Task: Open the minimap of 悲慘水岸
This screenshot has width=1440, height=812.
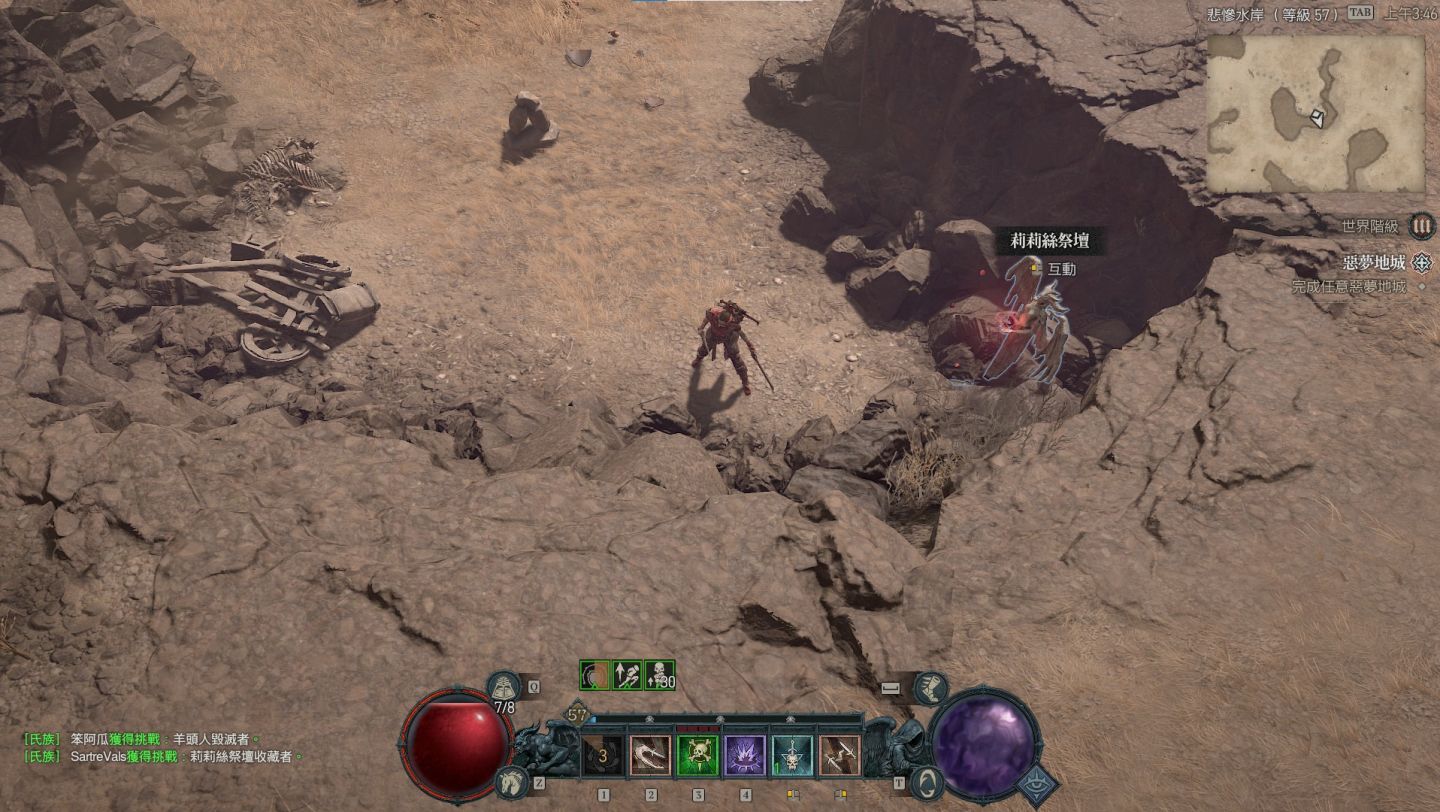Action: (1315, 114)
